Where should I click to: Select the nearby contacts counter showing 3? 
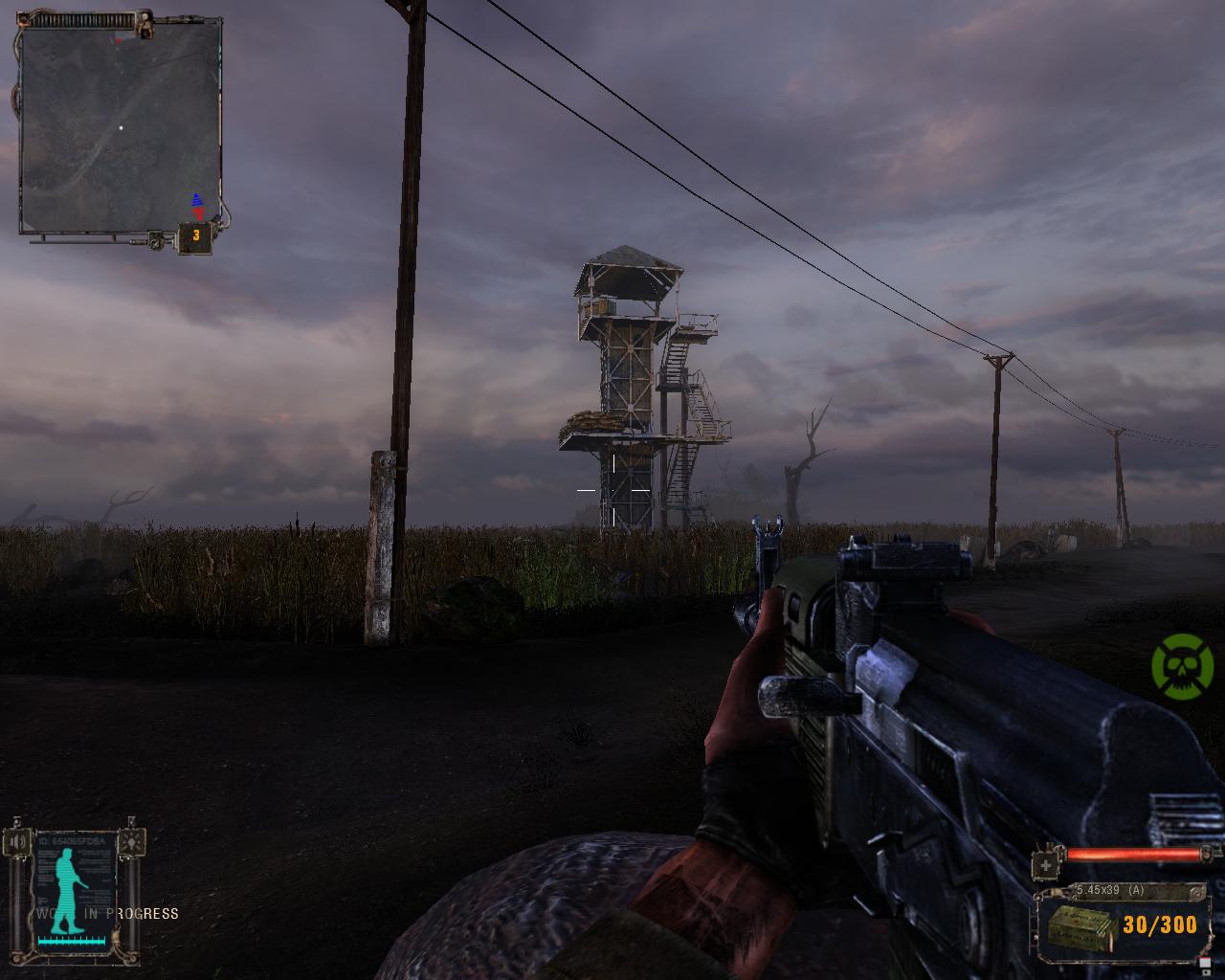(x=196, y=235)
